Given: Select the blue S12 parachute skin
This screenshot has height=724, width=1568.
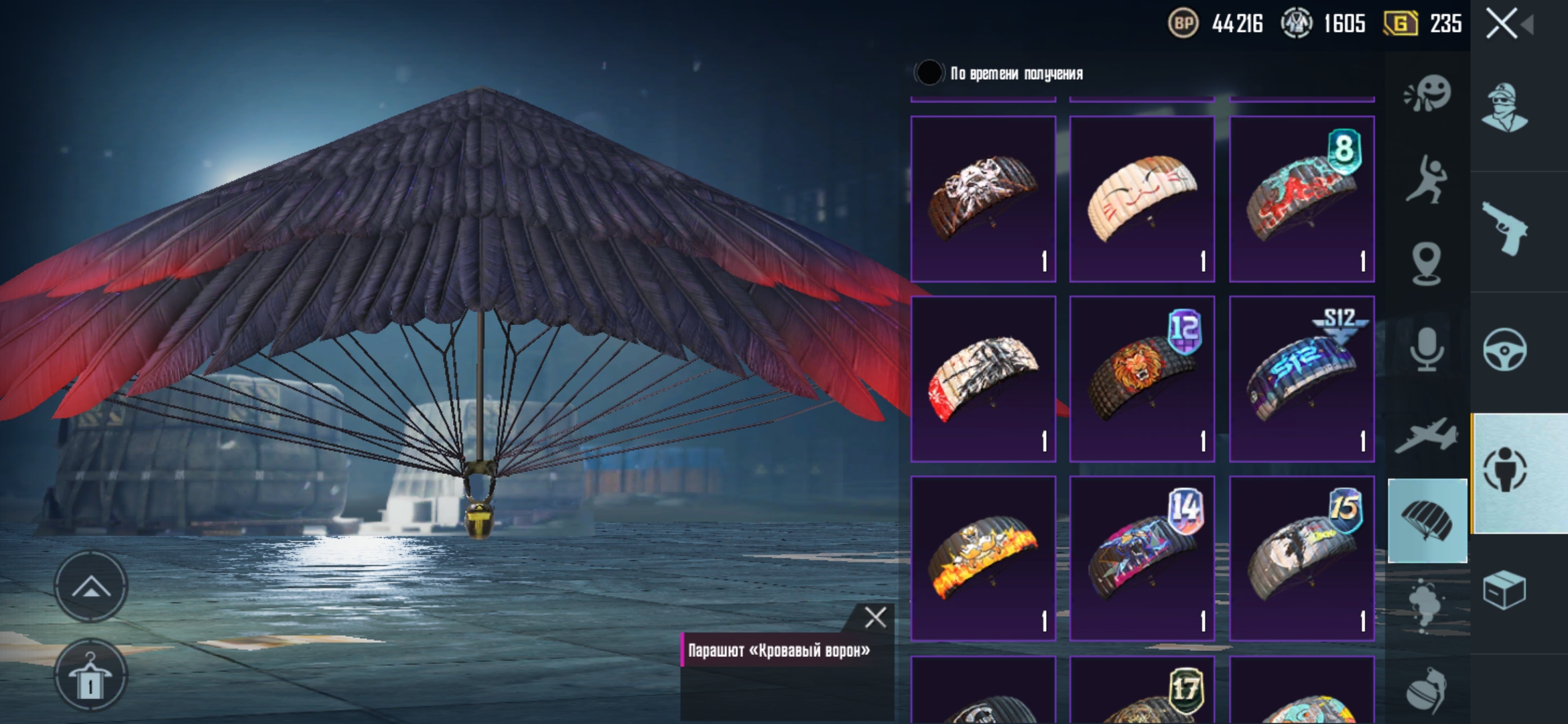Looking at the screenshot, I should (x=1301, y=379).
